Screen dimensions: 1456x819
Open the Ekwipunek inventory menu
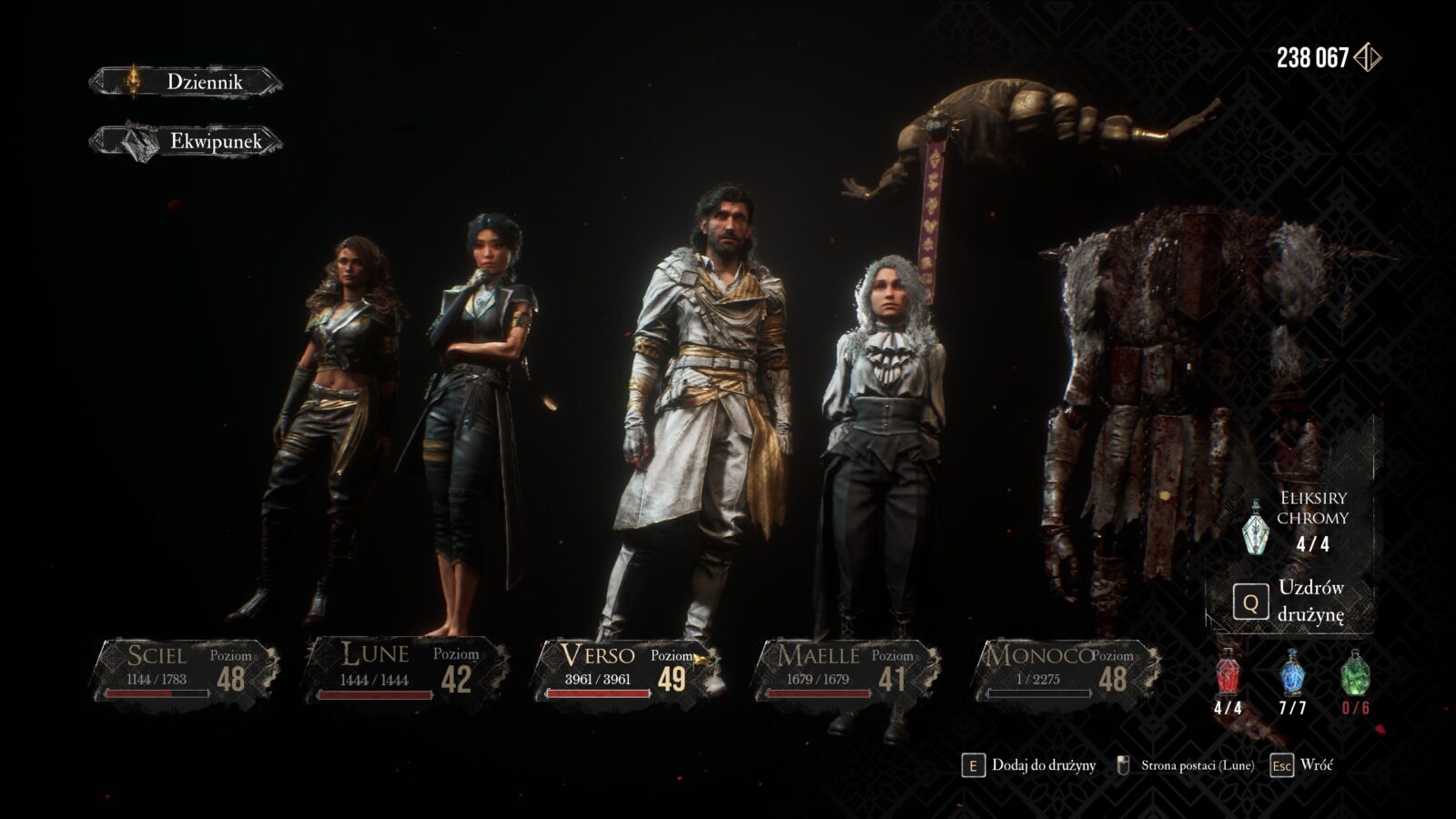[x=187, y=141]
